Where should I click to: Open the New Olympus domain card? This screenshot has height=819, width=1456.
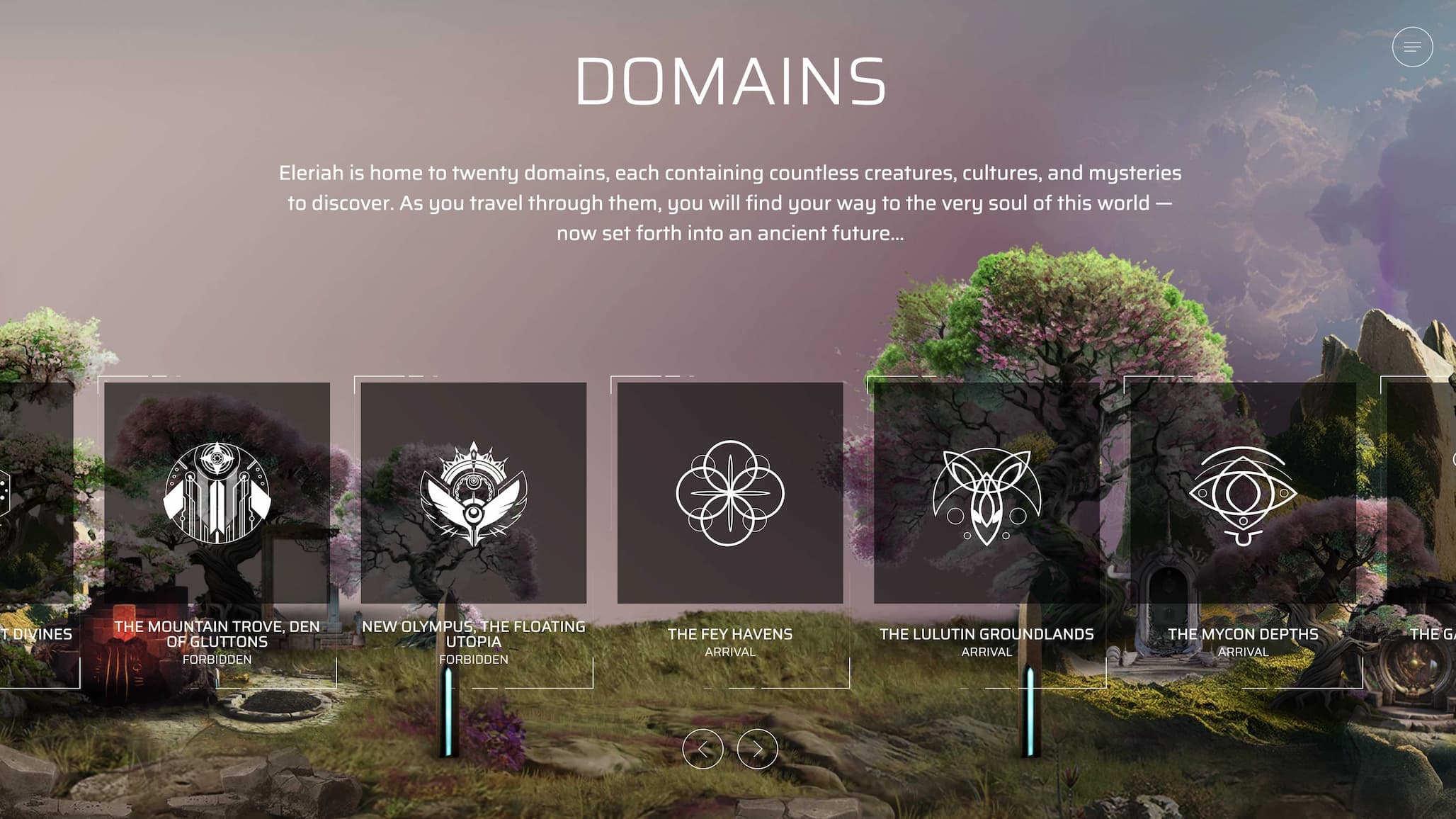click(473, 493)
